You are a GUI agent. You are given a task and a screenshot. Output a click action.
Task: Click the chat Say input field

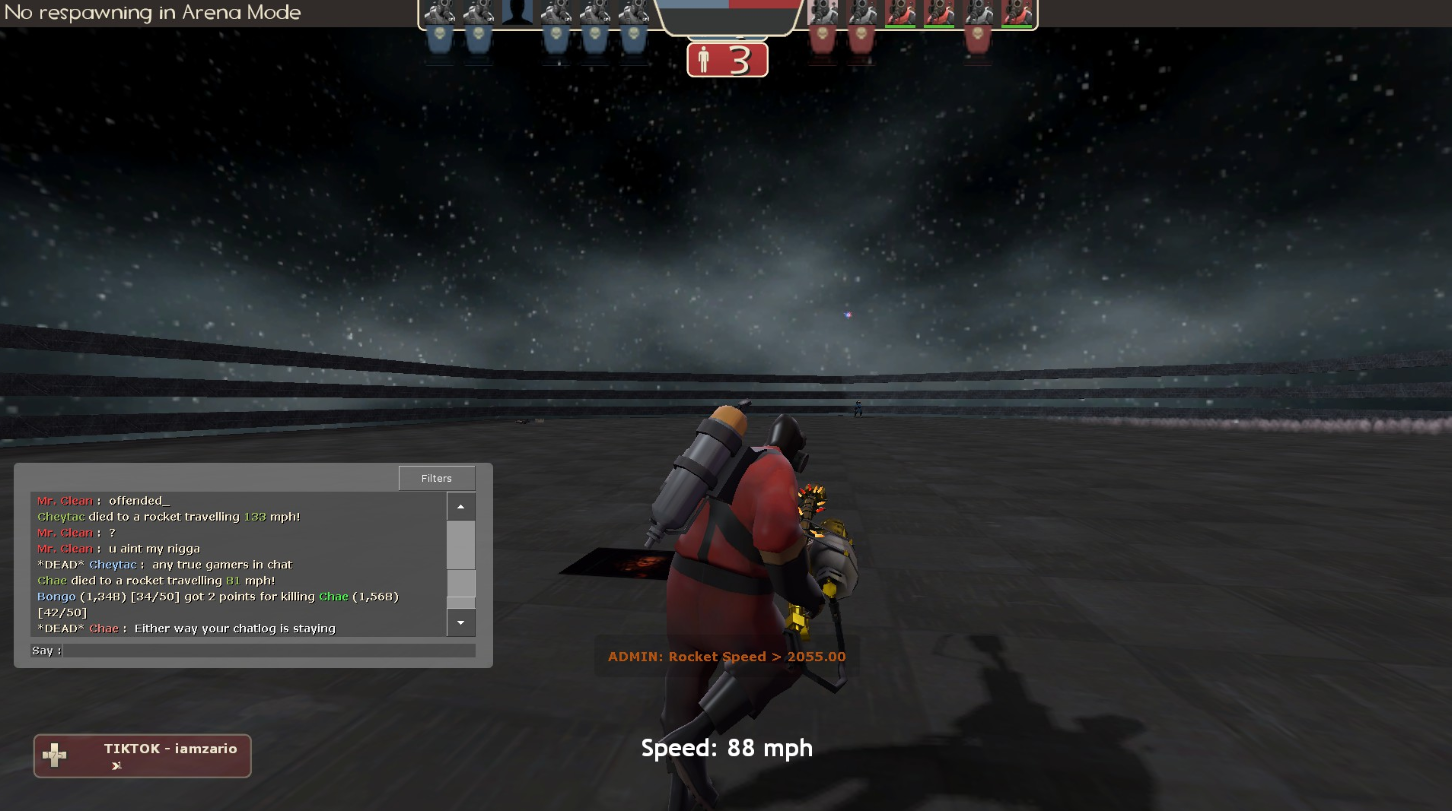[x=268, y=651]
